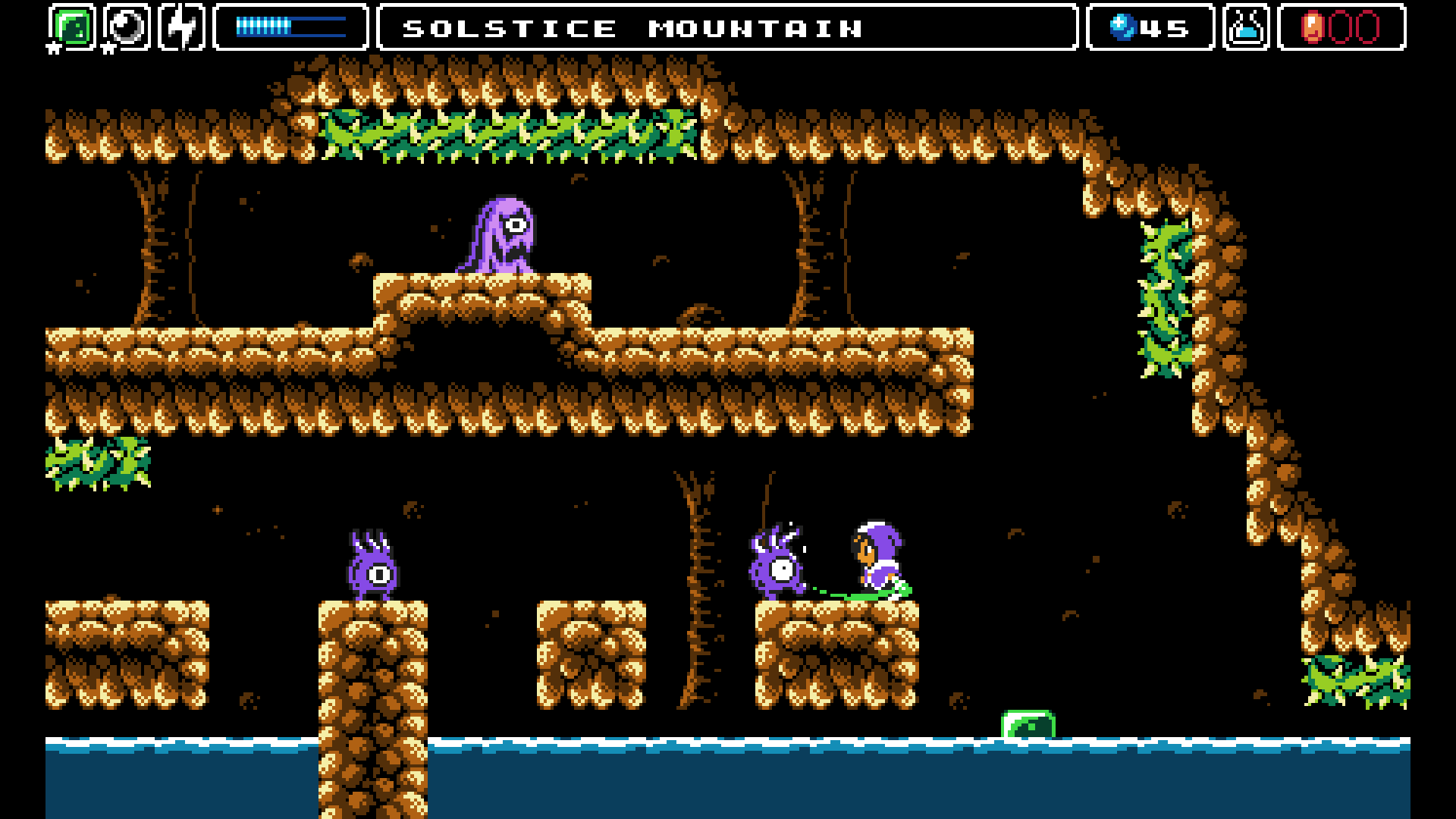Click the first empty red orb outline
Image resolution: width=1456 pixels, height=819 pixels.
coord(1341,27)
